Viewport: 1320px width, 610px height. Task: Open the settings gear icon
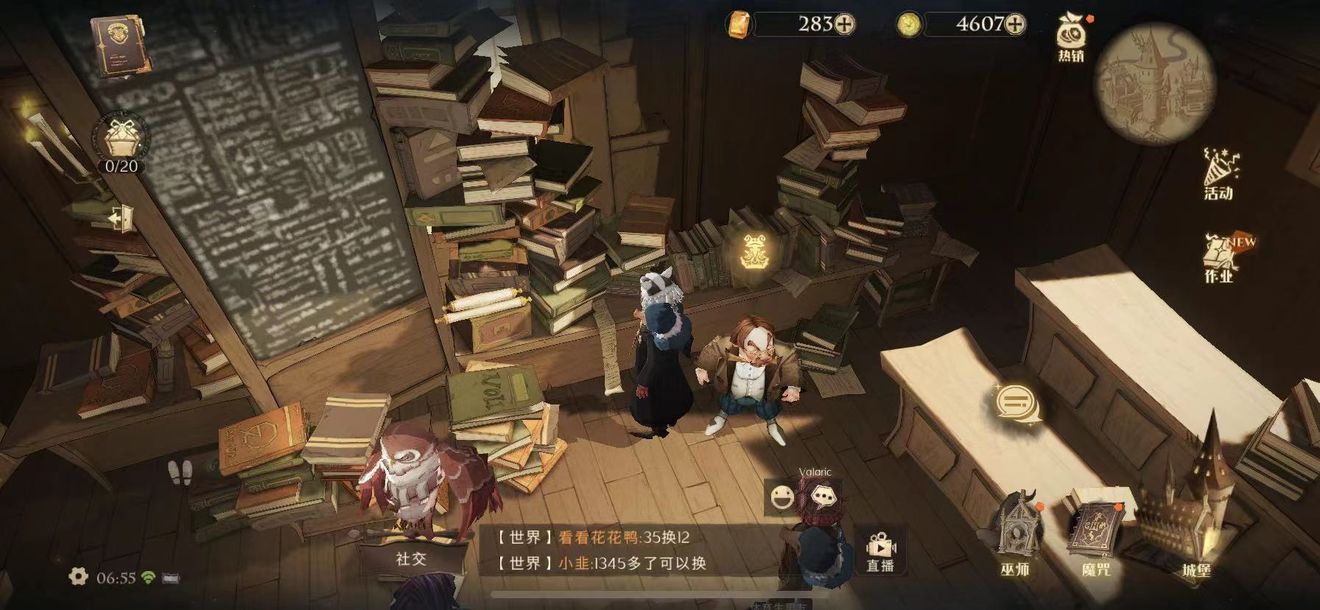[x=78, y=577]
